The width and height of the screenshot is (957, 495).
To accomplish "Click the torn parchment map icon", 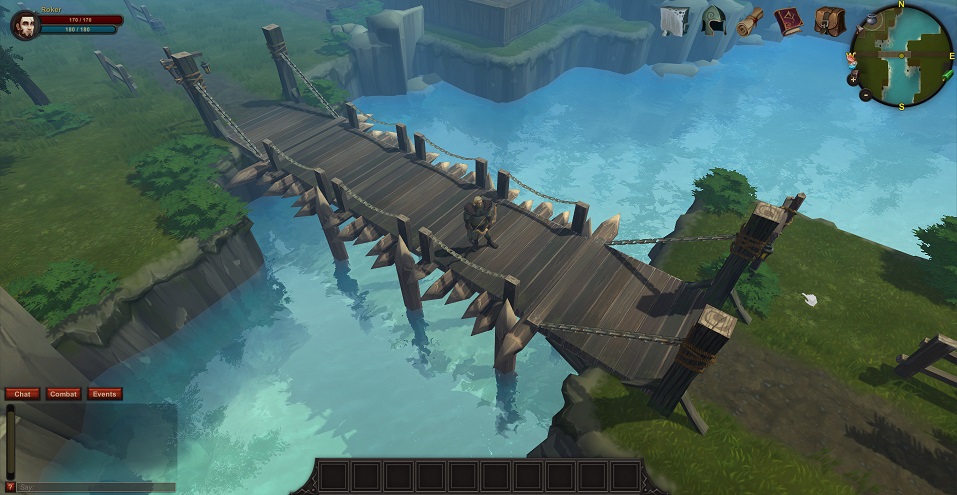I will coord(674,21).
